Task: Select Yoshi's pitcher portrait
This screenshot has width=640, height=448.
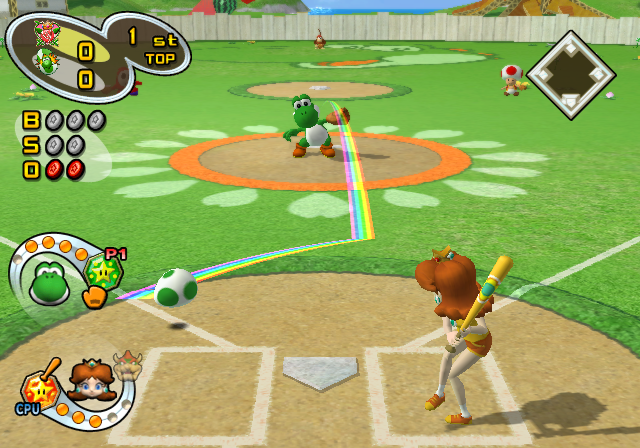Action: [x=47, y=281]
